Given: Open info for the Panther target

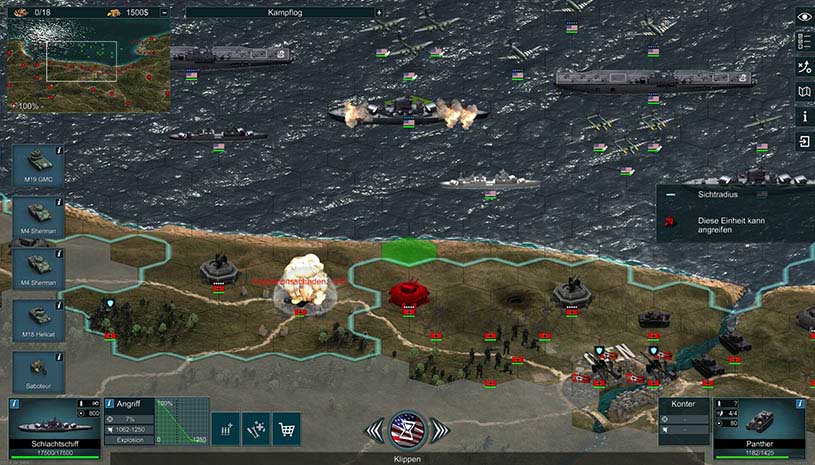Looking at the screenshot, I should coord(799,404).
